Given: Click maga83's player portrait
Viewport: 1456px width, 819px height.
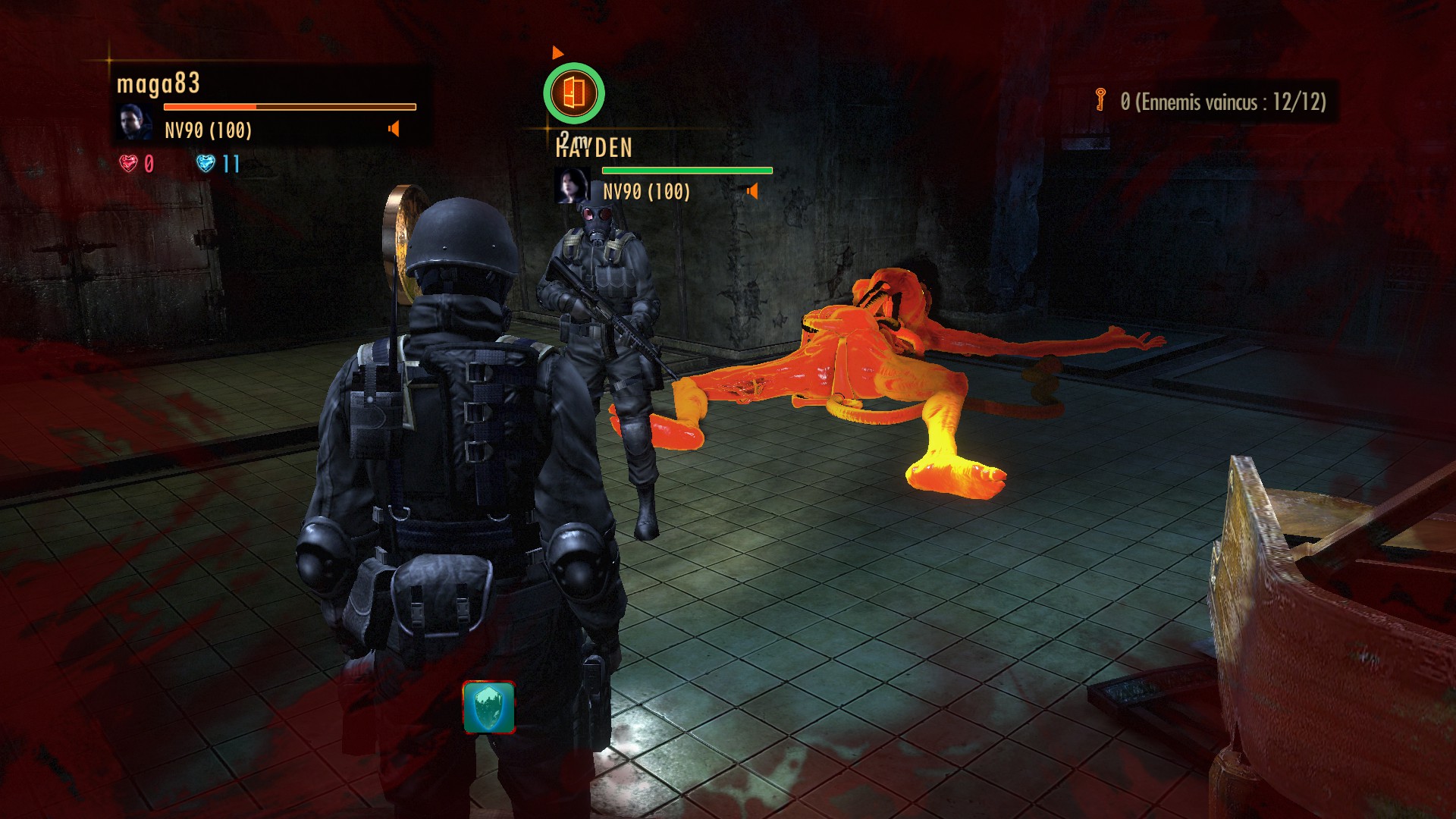Looking at the screenshot, I should (134, 124).
